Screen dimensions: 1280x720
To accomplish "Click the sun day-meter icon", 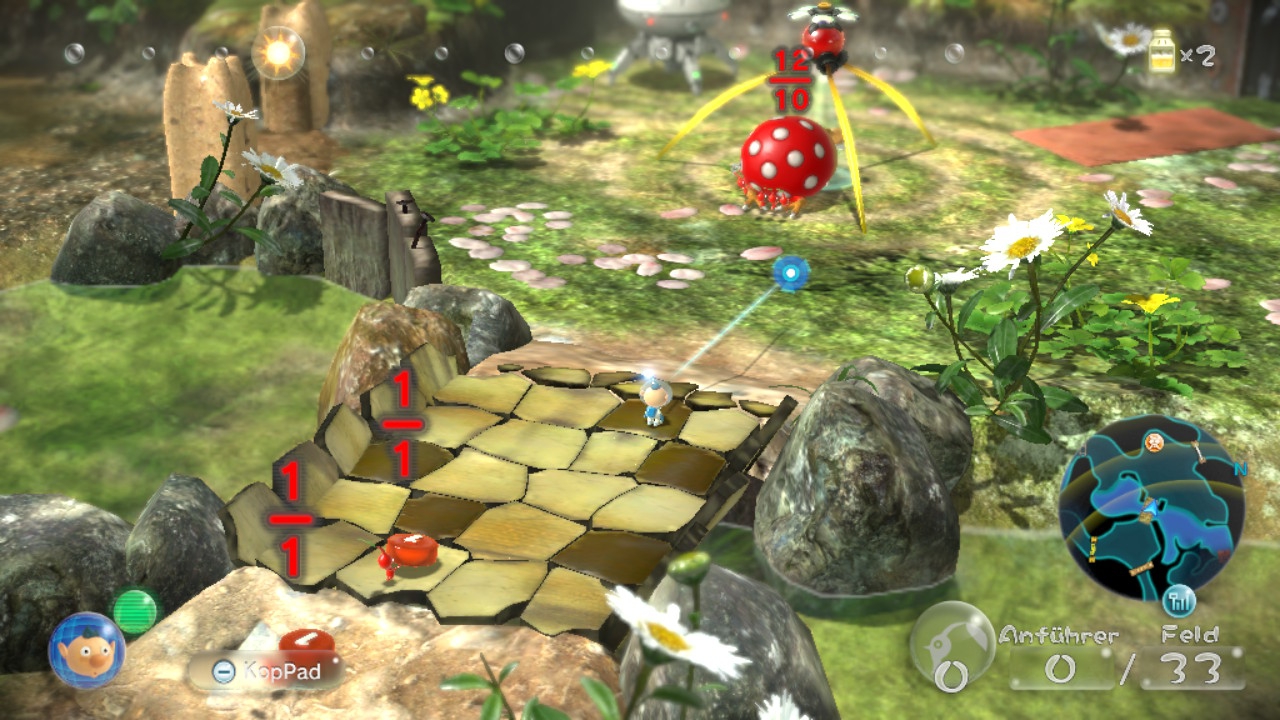I will click(277, 52).
